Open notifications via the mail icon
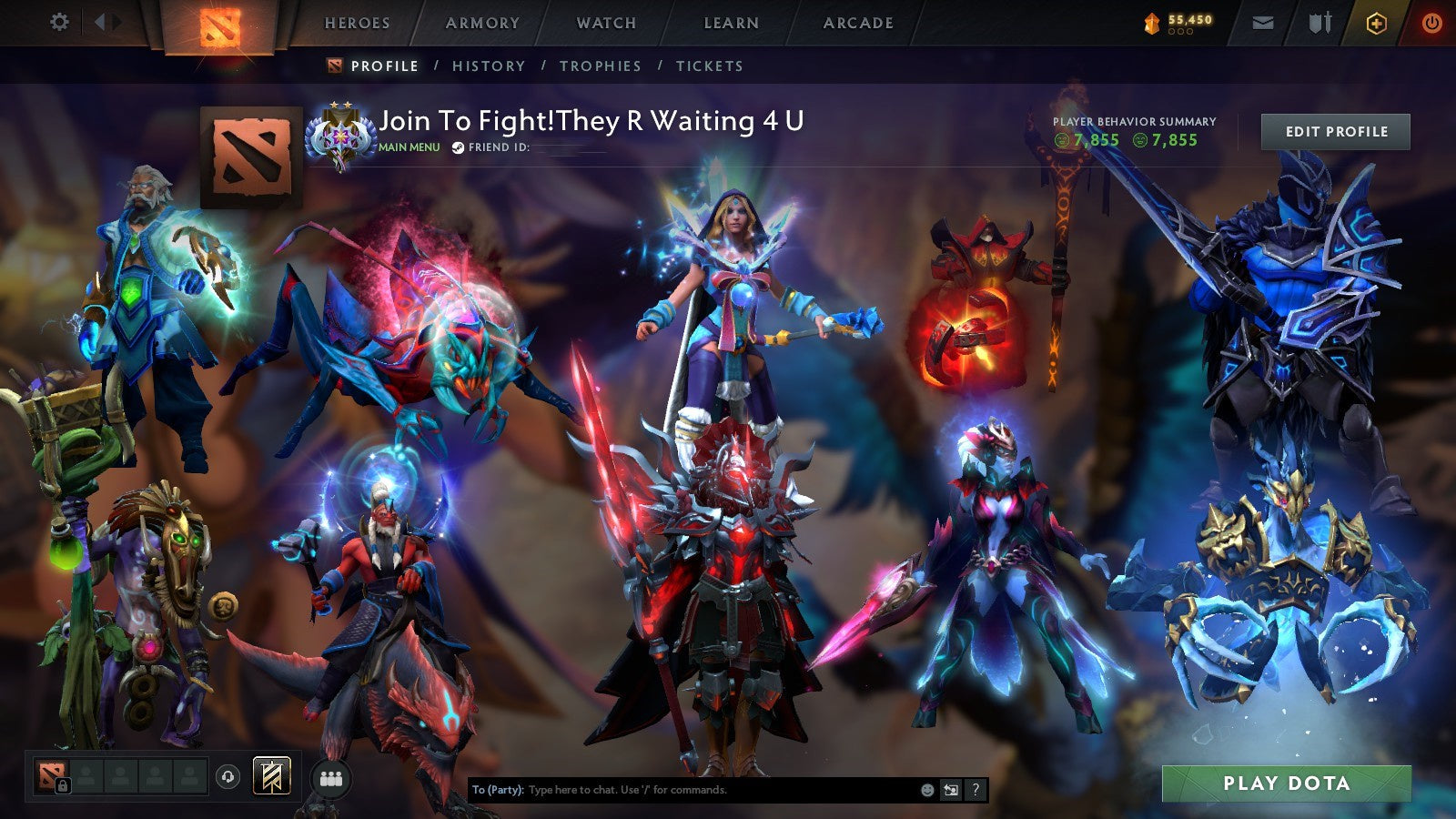The image size is (1456, 819). [x=1261, y=22]
